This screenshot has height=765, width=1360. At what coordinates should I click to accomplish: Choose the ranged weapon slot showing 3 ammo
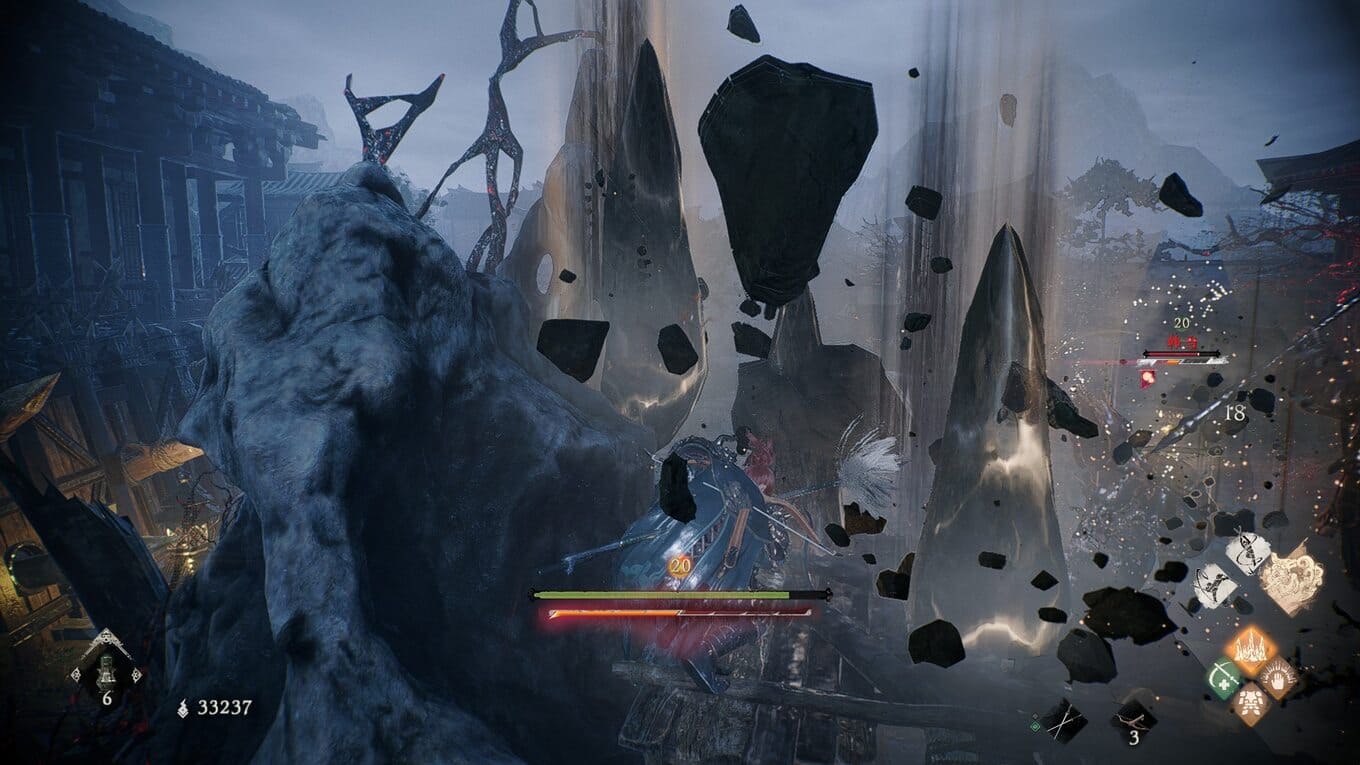(1134, 716)
